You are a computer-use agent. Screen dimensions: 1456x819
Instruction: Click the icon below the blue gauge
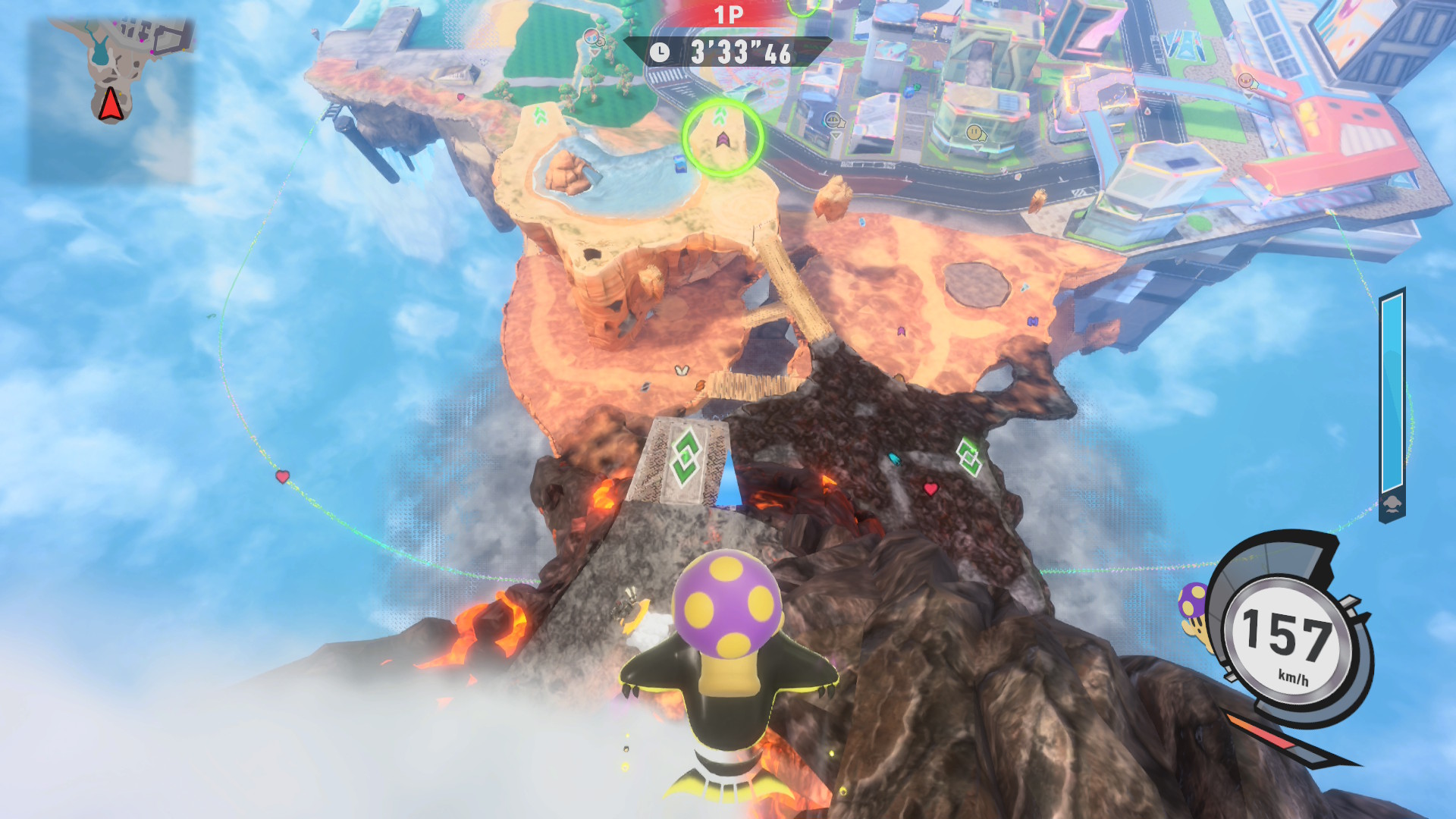[1392, 506]
